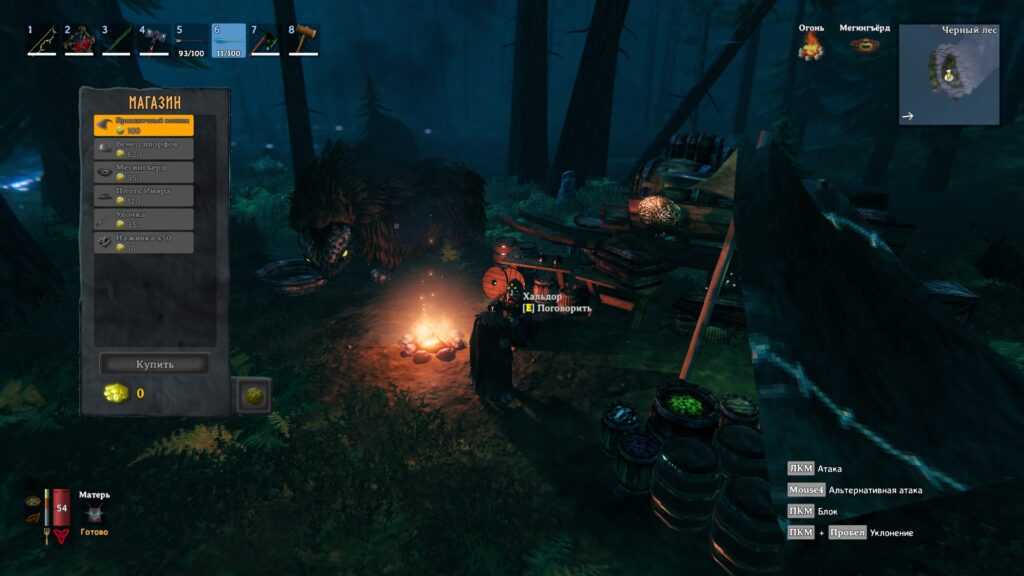Image resolution: width=1024 pixels, height=576 pixels.
Task: Click the coin-pile sell button beside the shop
Action: (253, 395)
